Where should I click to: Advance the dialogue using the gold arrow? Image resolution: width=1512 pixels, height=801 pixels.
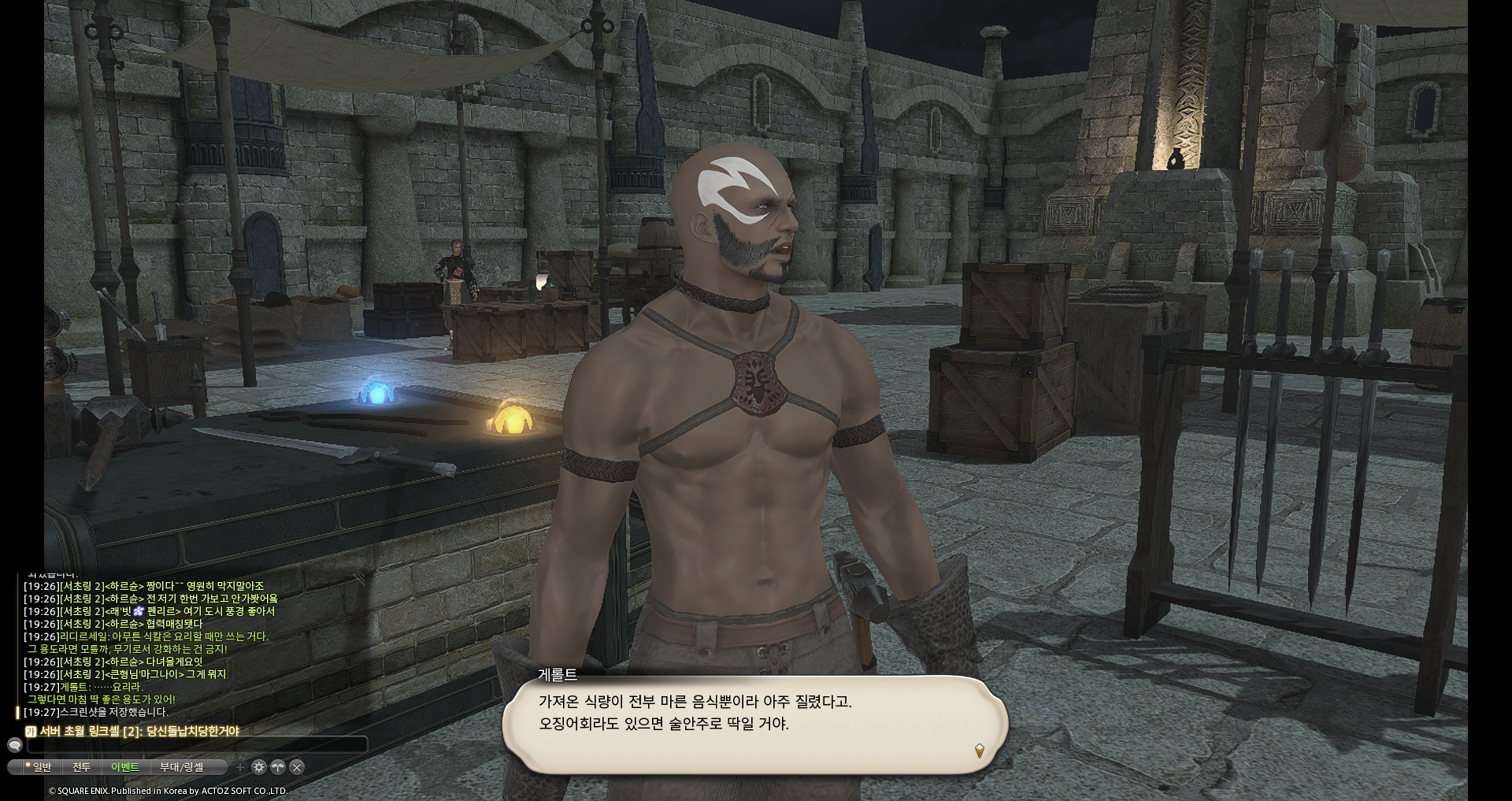[x=979, y=751]
